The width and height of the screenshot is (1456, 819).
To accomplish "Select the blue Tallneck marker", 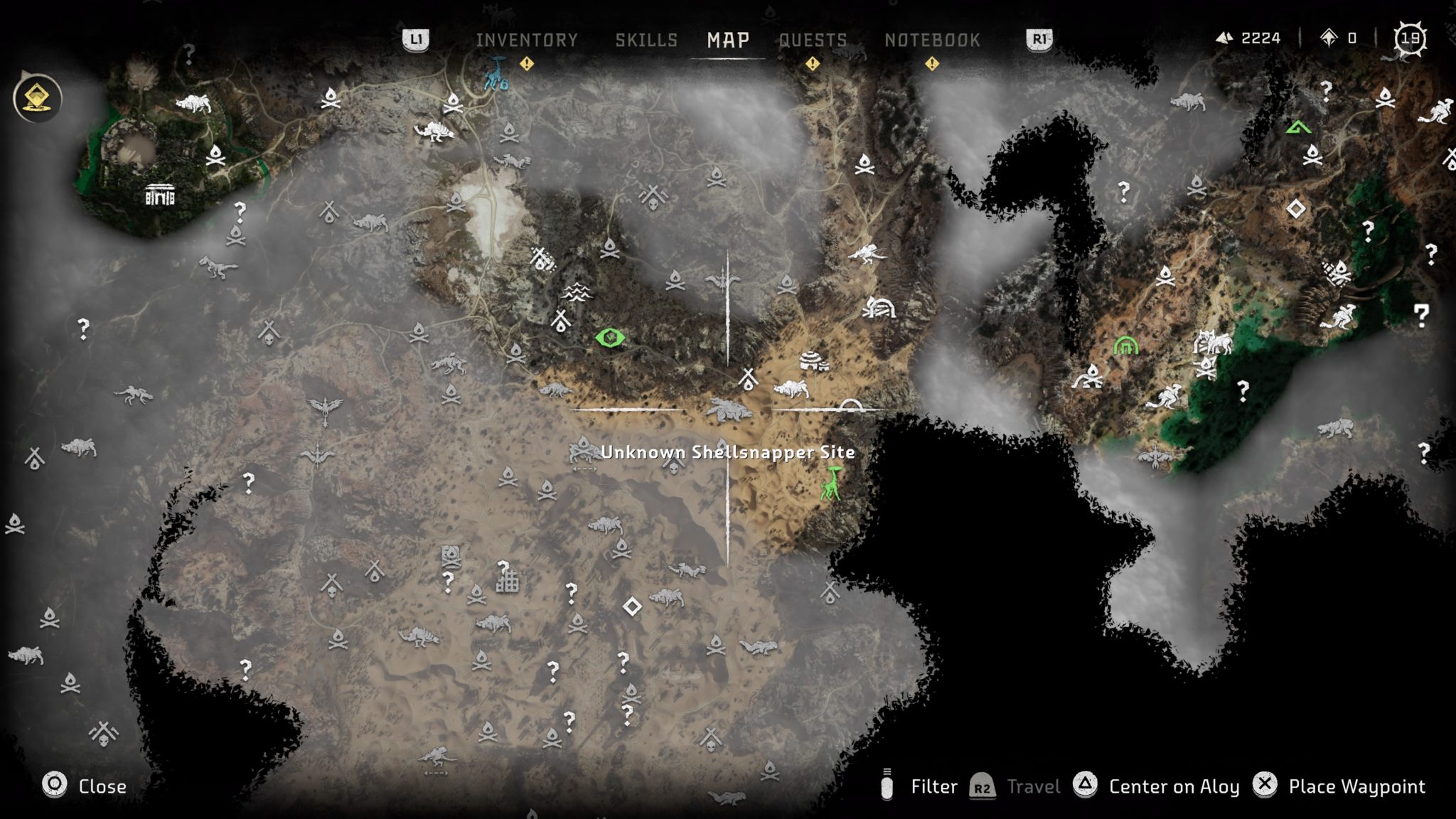I will 496,74.
